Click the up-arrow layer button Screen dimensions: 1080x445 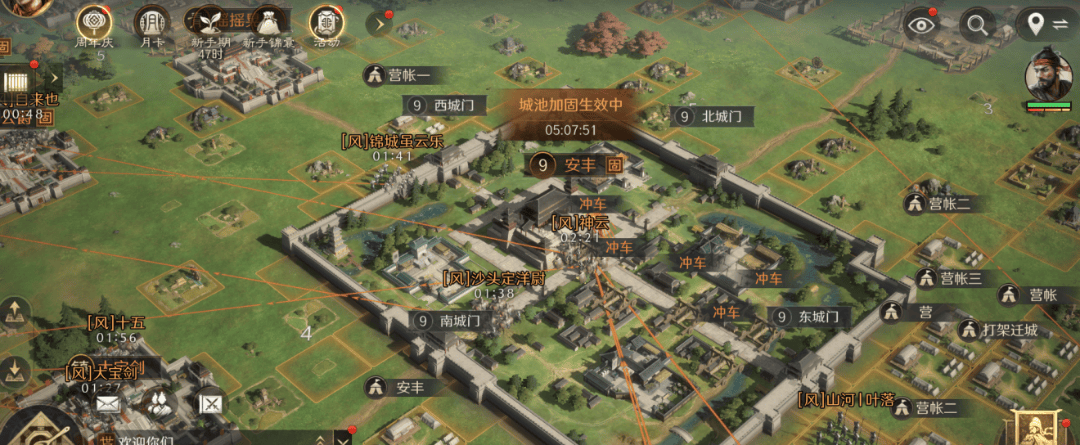(15, 313)
